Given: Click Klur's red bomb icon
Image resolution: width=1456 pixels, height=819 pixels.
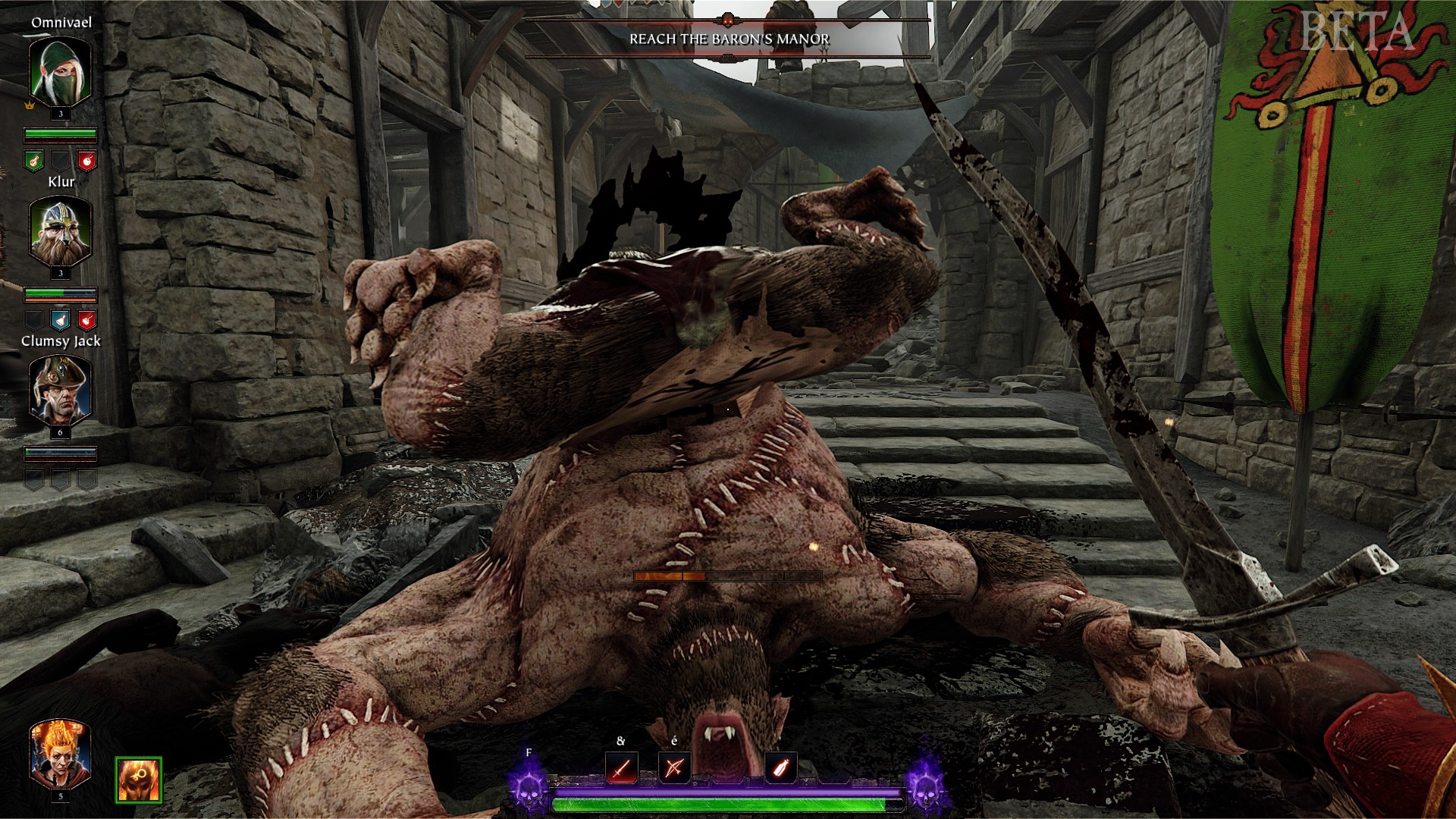Looking at the screenshot, I should click(87, 319).
